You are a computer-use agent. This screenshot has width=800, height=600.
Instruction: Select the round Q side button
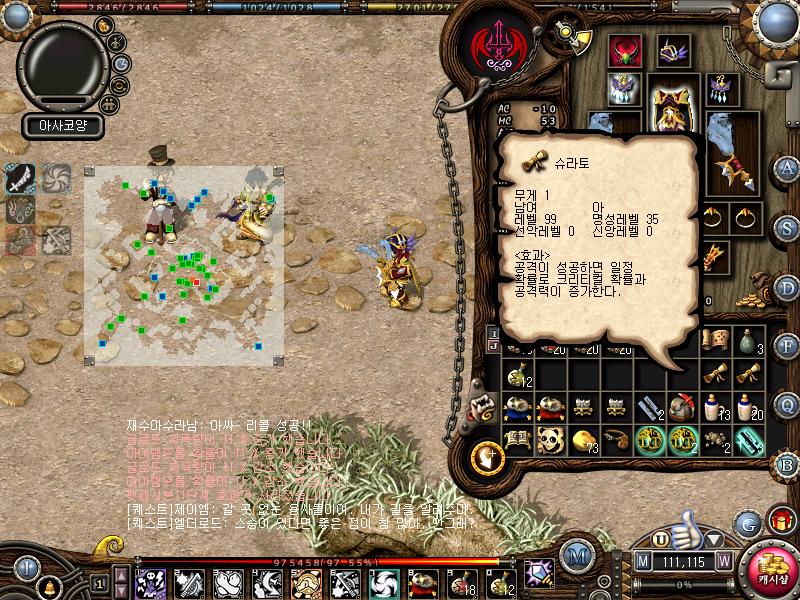(x=788, y=403)
